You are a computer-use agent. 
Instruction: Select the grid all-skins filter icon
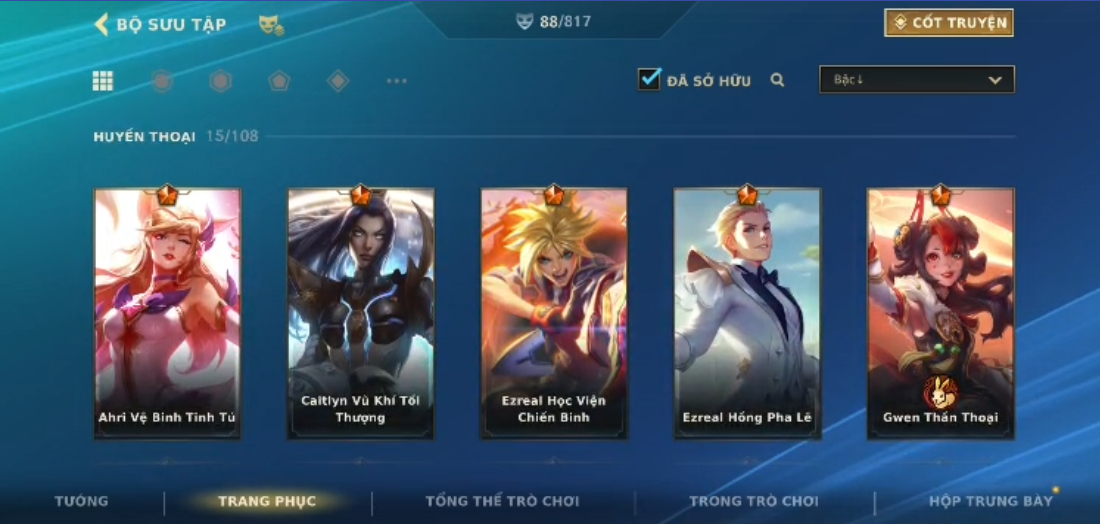102,81
